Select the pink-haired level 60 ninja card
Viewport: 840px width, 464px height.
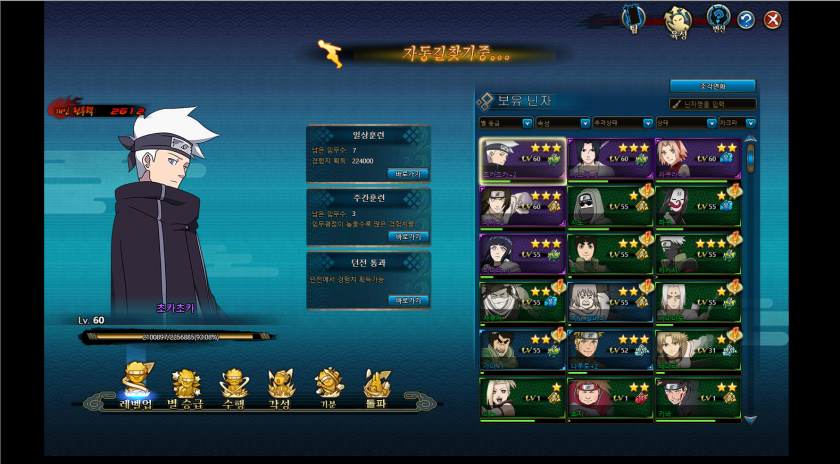(698, 159)
